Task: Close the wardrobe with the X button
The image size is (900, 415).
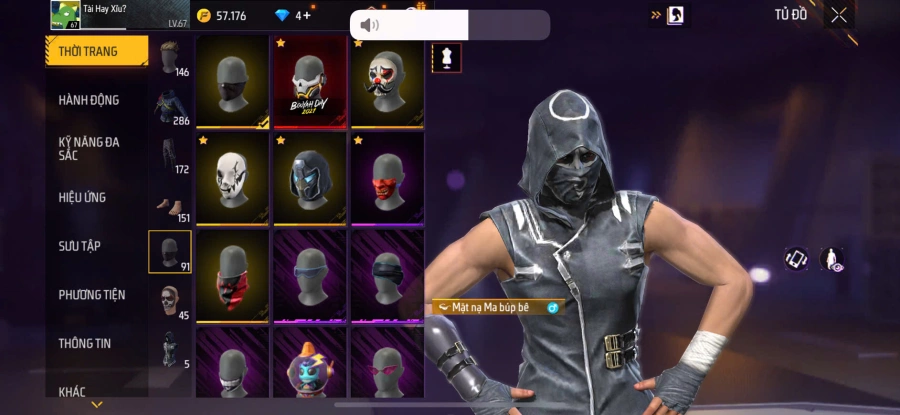Action: 839,15
